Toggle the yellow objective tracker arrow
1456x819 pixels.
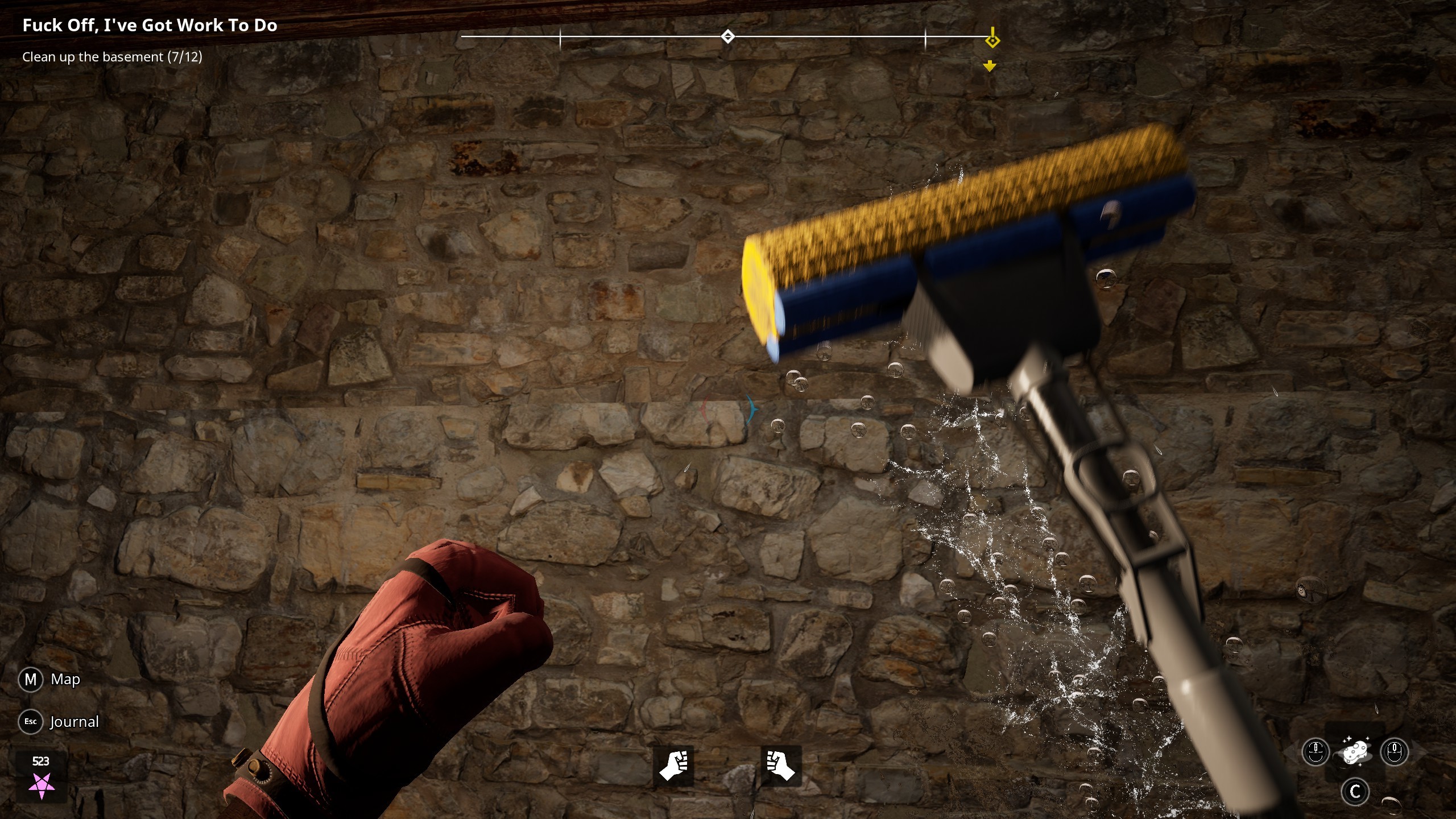tap(991, 66)
